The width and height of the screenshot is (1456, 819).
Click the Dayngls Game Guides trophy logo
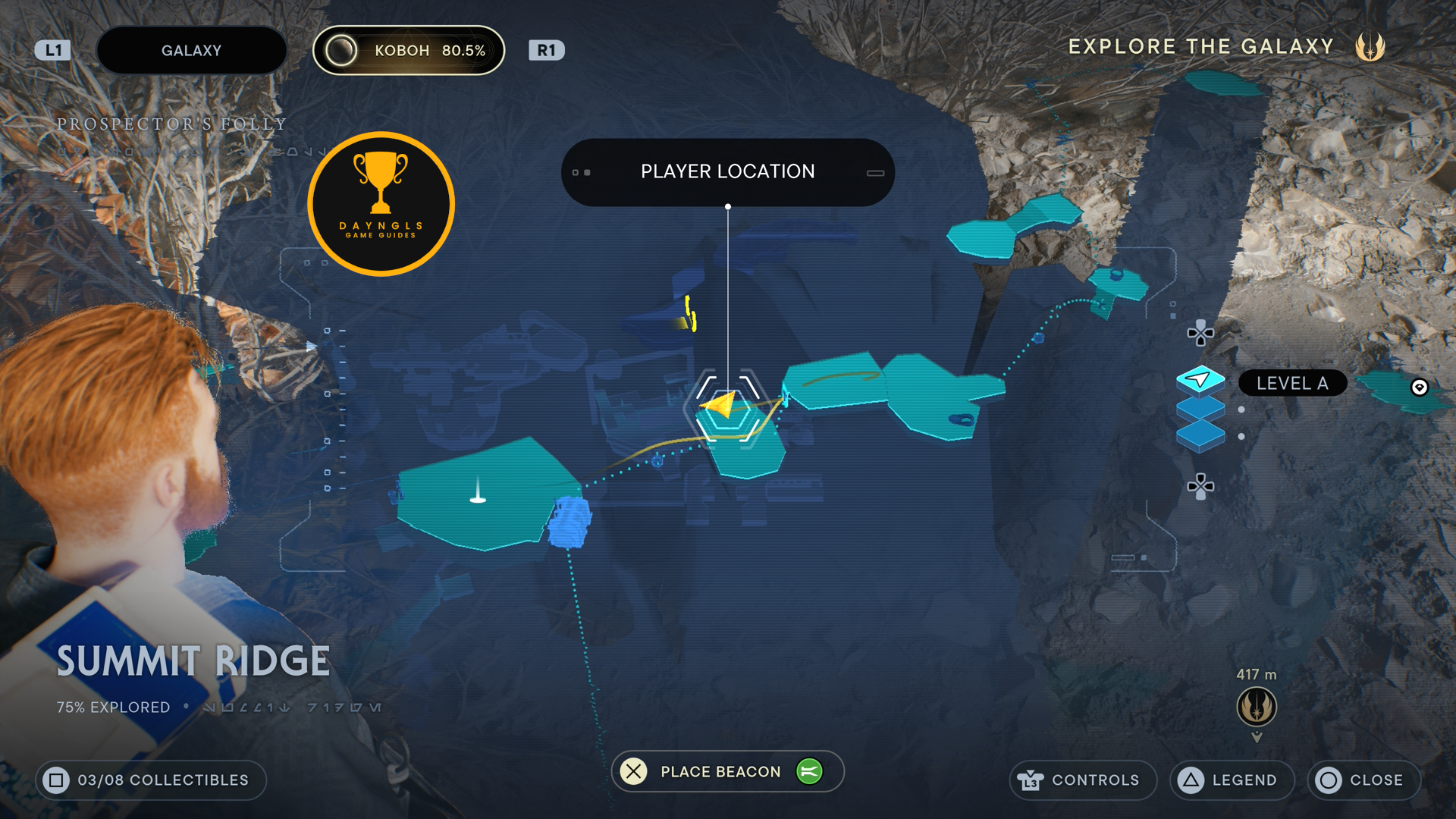coord(381,204)
